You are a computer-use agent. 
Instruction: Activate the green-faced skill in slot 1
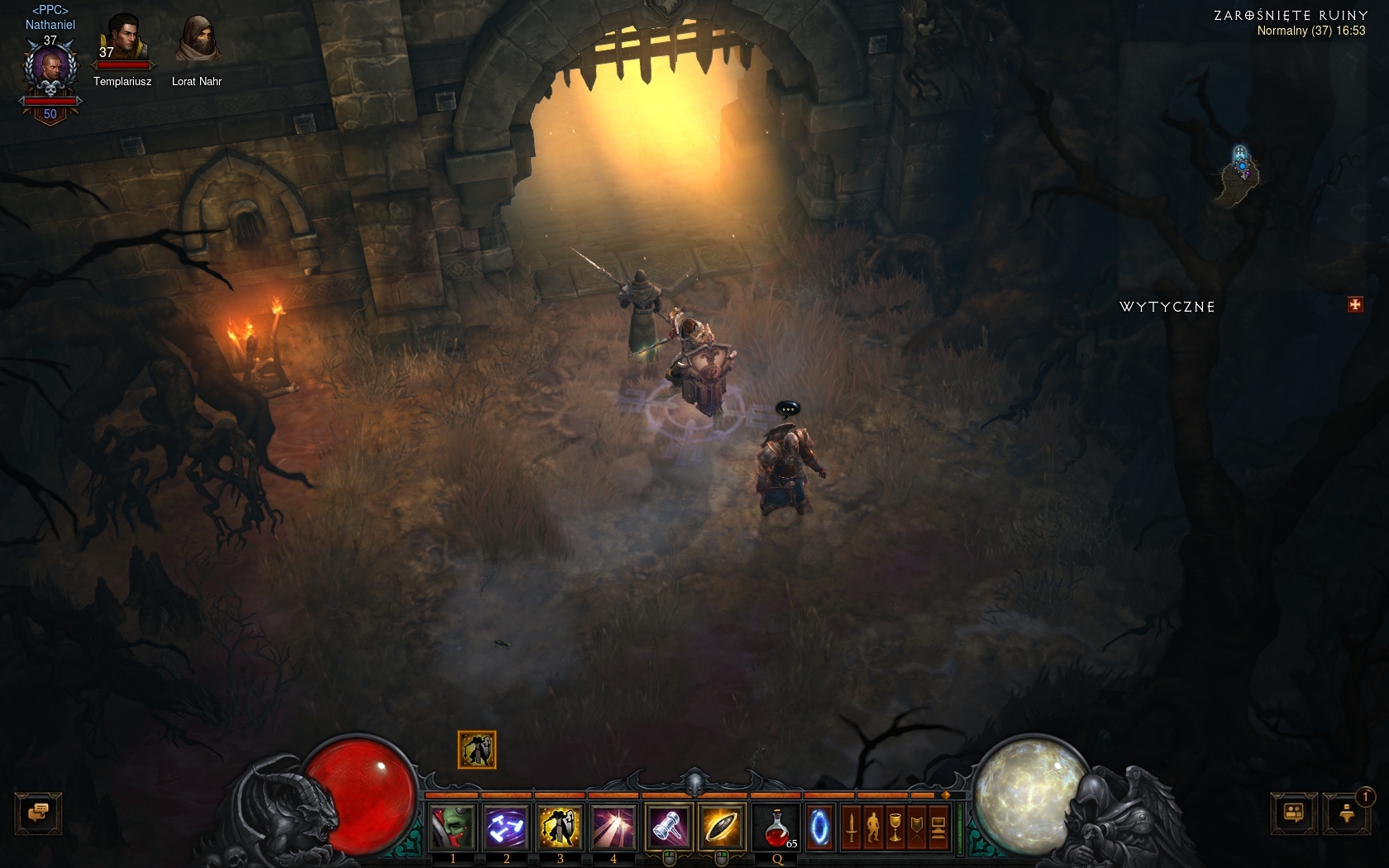click(453, 827)
